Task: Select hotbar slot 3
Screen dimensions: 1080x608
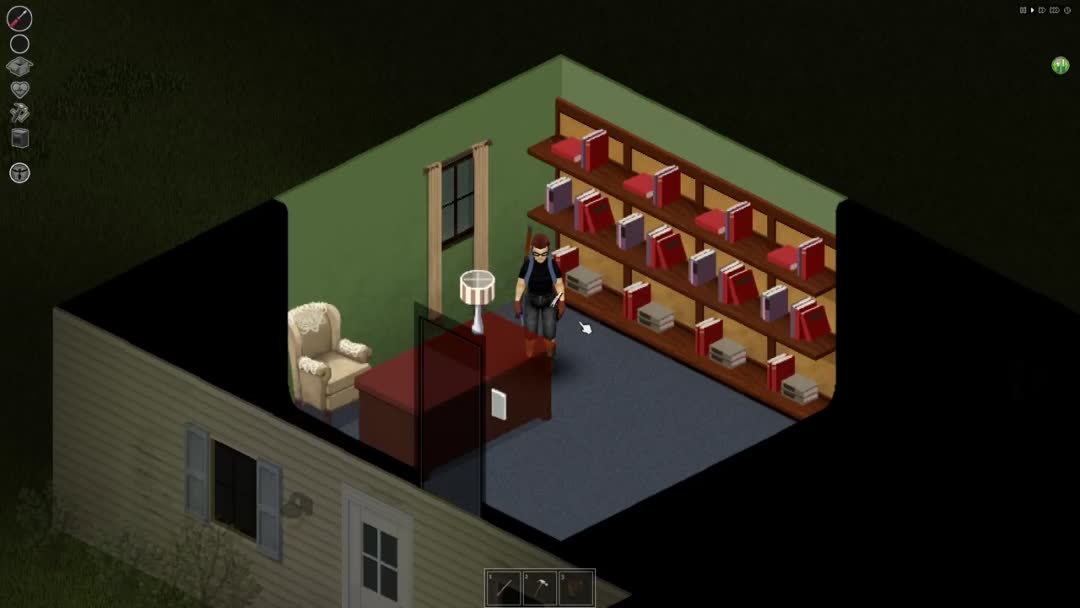Action: click(x=576, y=588)
